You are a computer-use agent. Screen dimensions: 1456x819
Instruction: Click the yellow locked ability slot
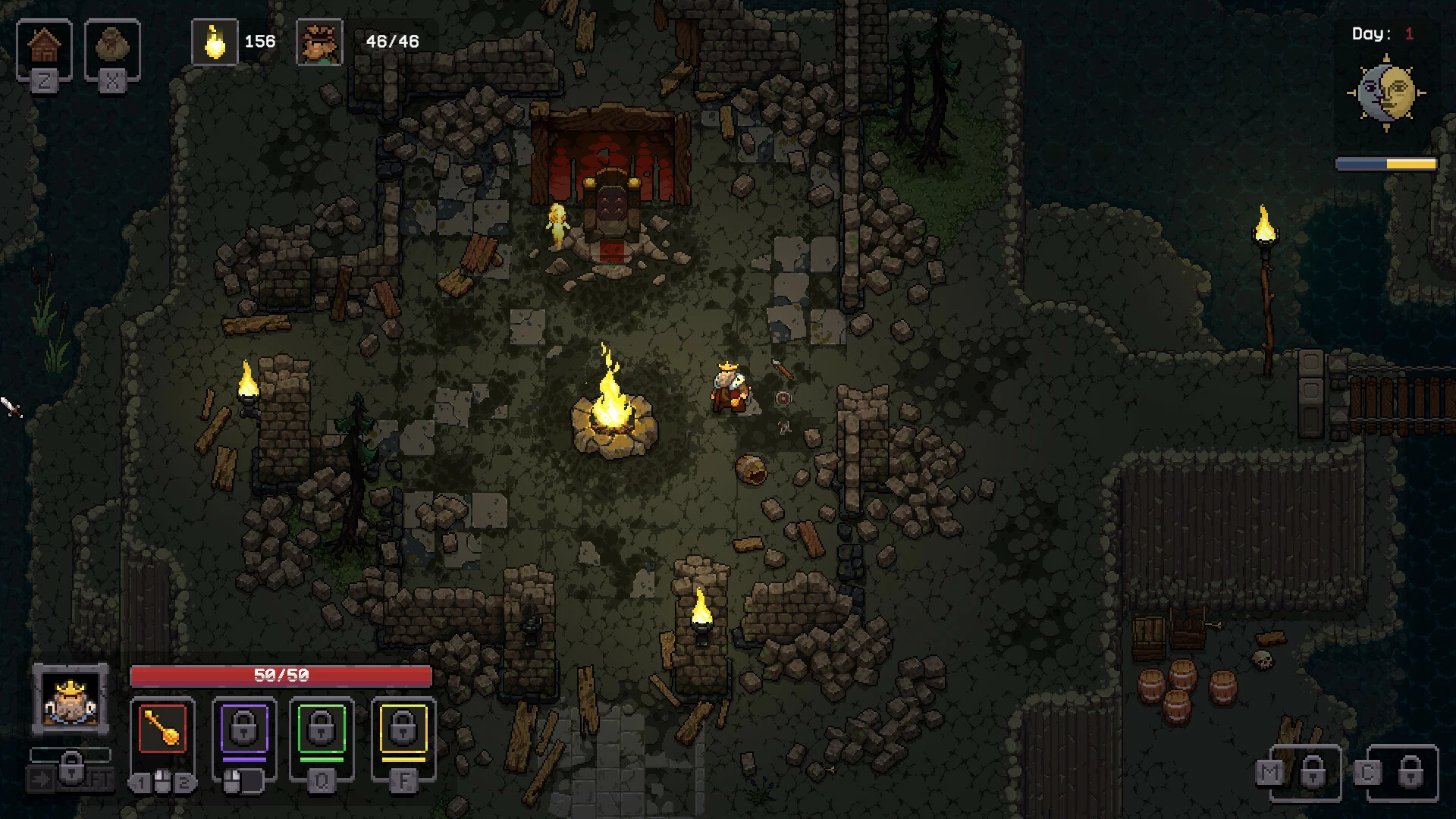(x=403, y=730)
